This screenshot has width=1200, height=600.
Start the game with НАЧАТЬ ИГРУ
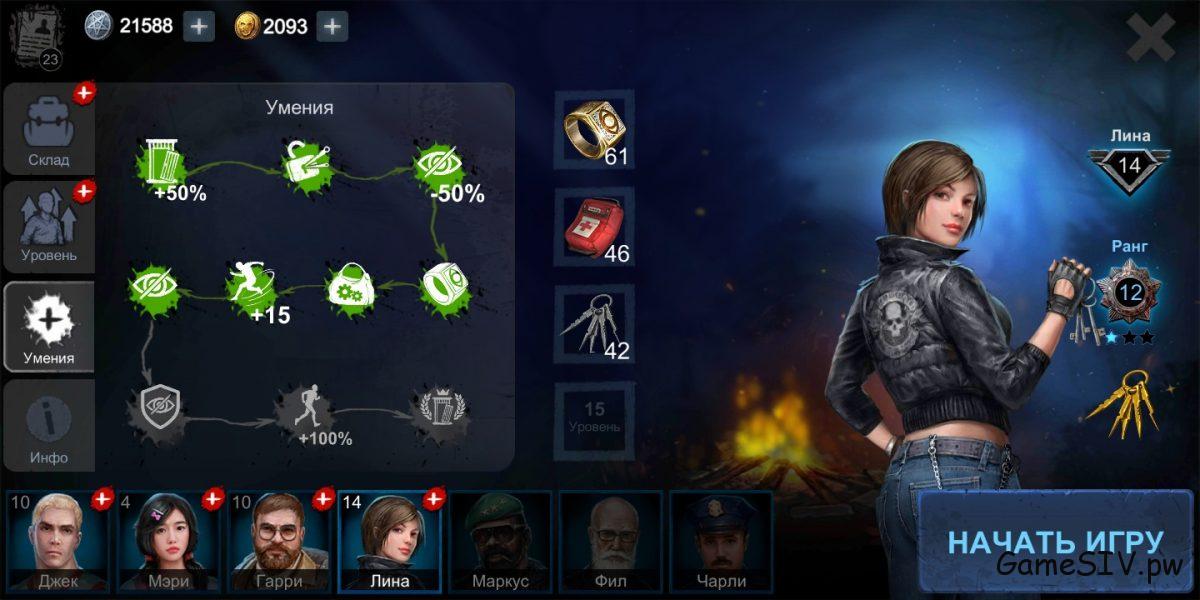(x=1054, y=541)
